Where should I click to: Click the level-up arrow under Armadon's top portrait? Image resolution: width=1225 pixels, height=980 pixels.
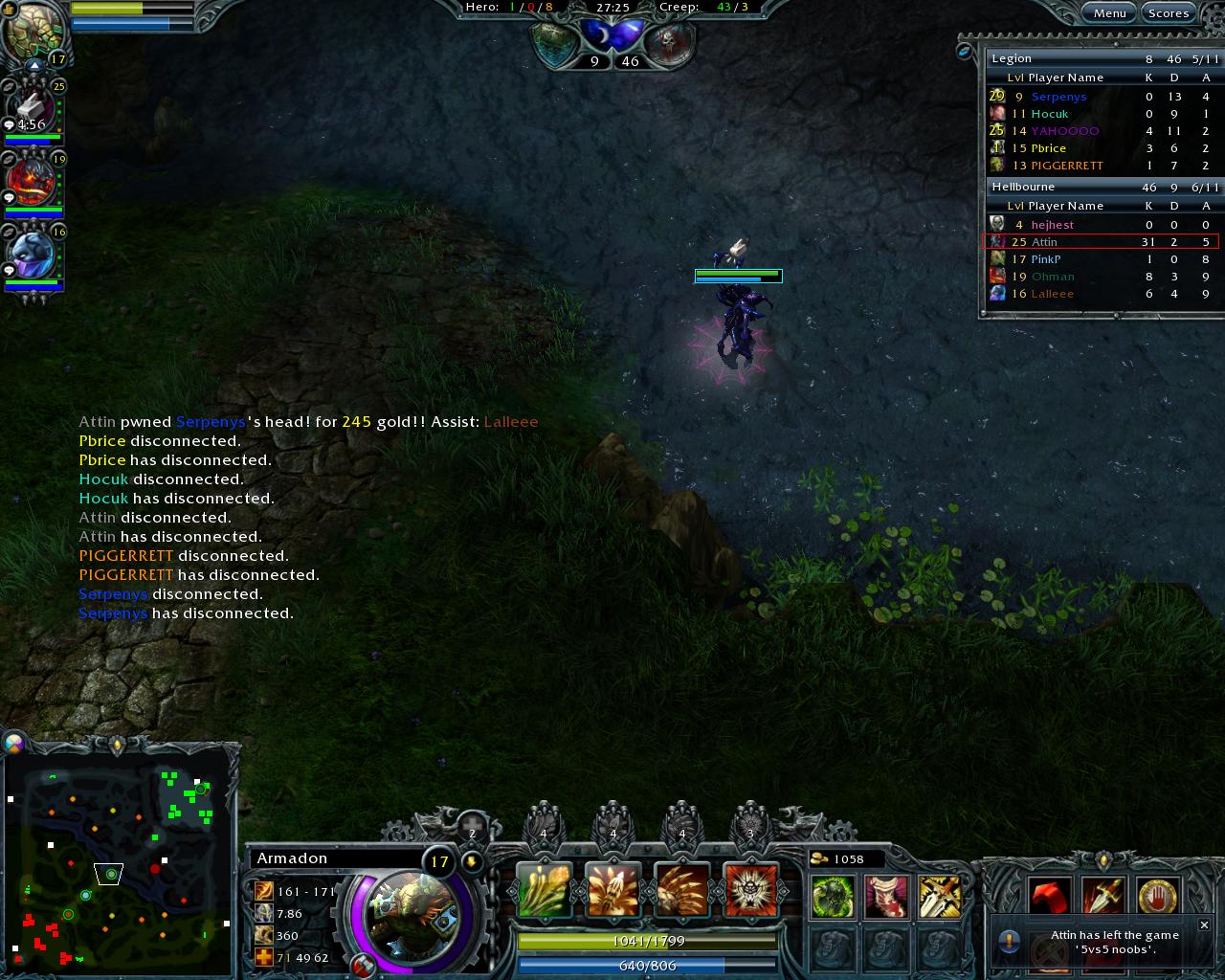pyautogui.click(x=34, y=65)
